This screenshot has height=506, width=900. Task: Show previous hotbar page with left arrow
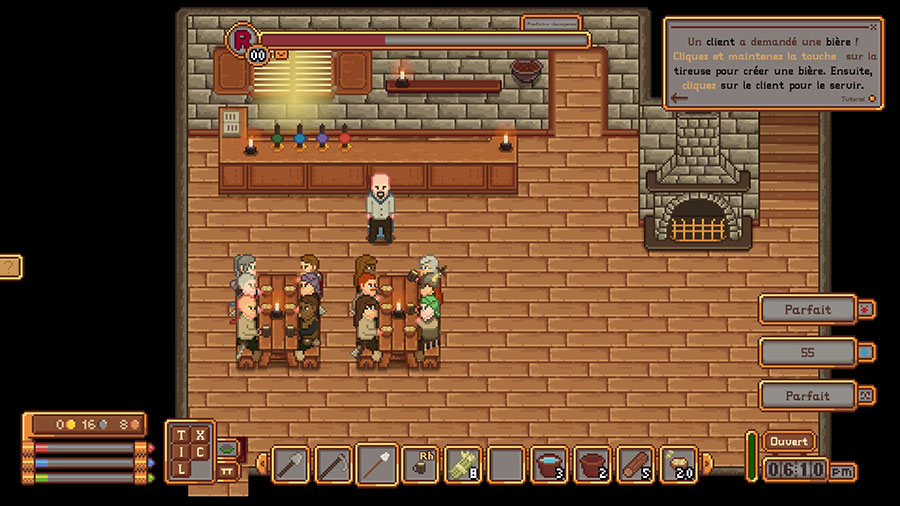click(x=262, y=464)
